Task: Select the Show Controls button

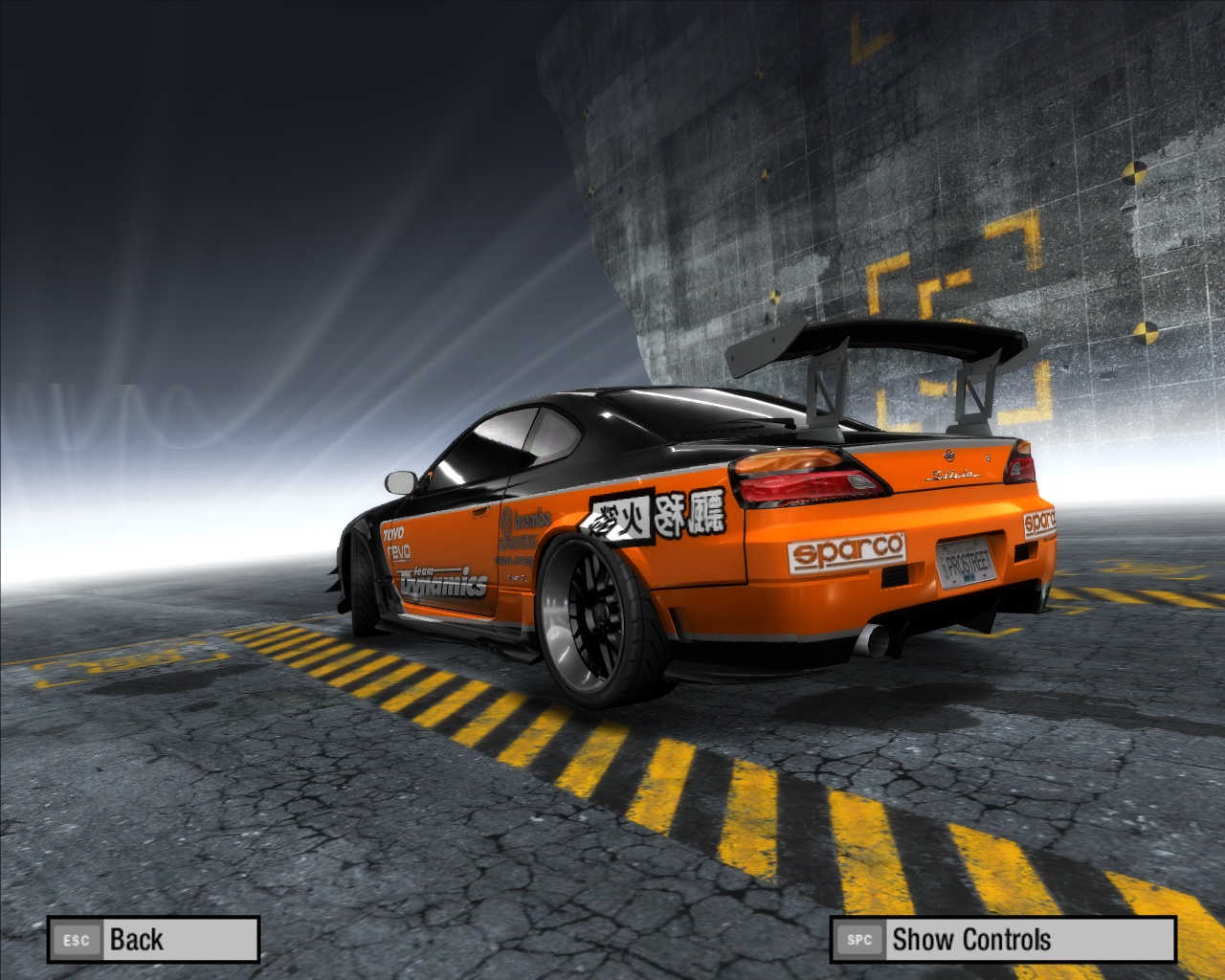Action: (1002, 939)
